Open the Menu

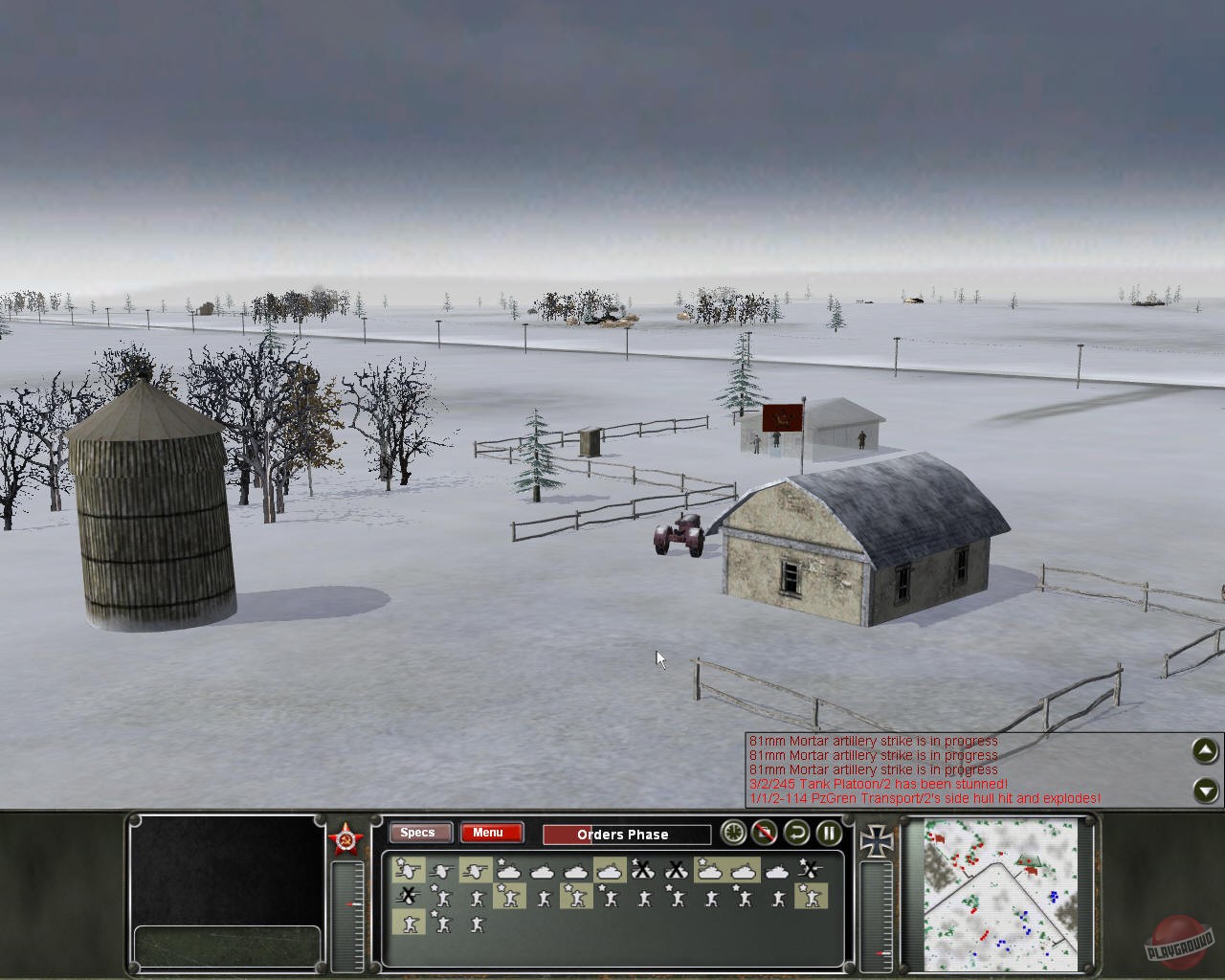tap(491, 833)
